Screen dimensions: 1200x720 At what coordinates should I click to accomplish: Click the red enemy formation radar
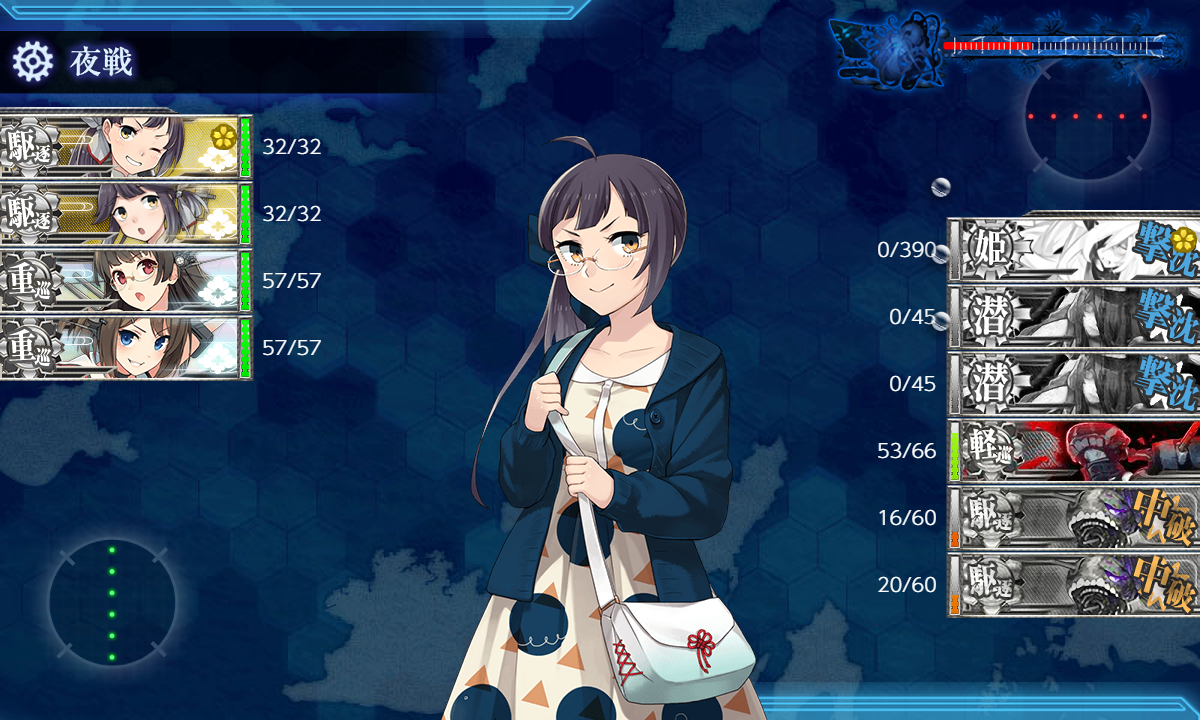tap(1088, 117)
